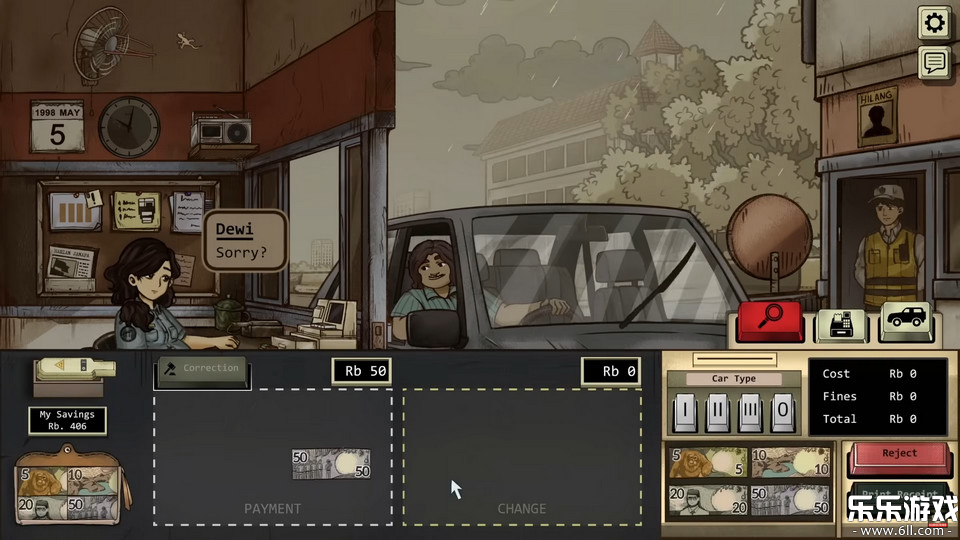Image resolution: width=960 pixels, height=540 pixels.
Task: Hit the Correction gavel button
Action: pos(203,370)
